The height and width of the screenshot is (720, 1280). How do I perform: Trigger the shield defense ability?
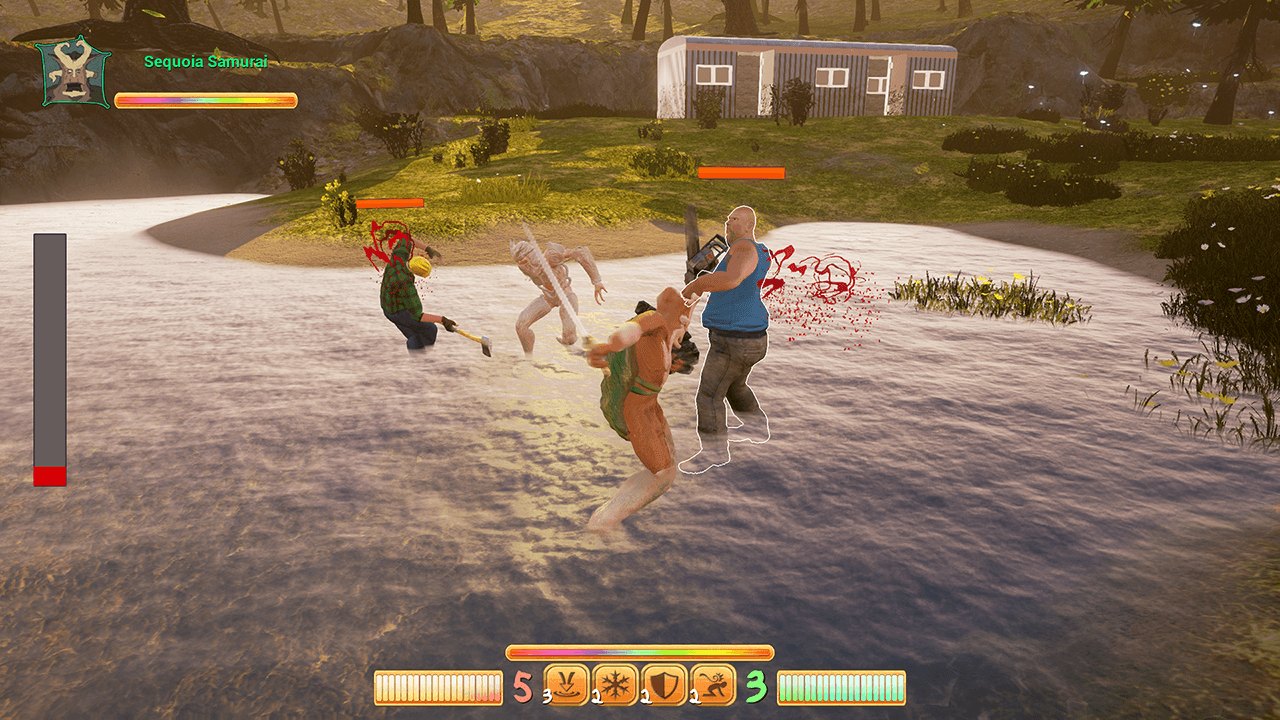[x=664, y=685]
